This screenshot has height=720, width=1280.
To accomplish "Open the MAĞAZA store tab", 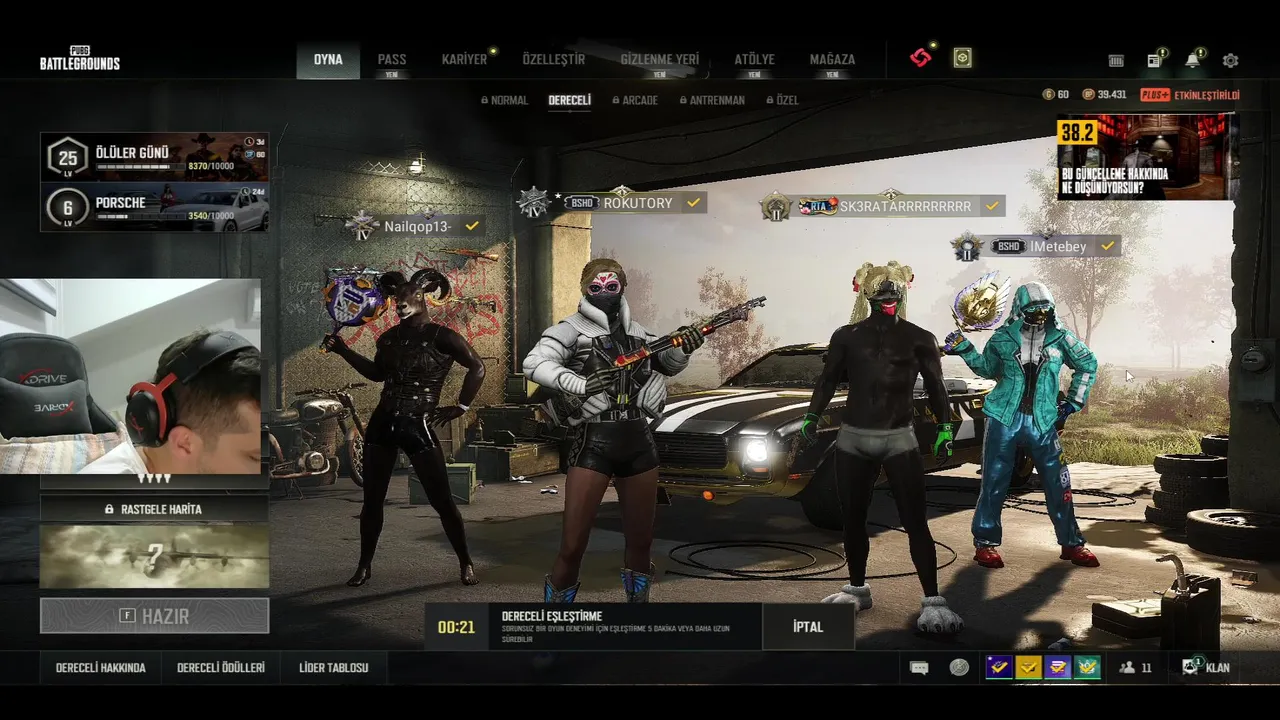I will (x=832, y=60).
